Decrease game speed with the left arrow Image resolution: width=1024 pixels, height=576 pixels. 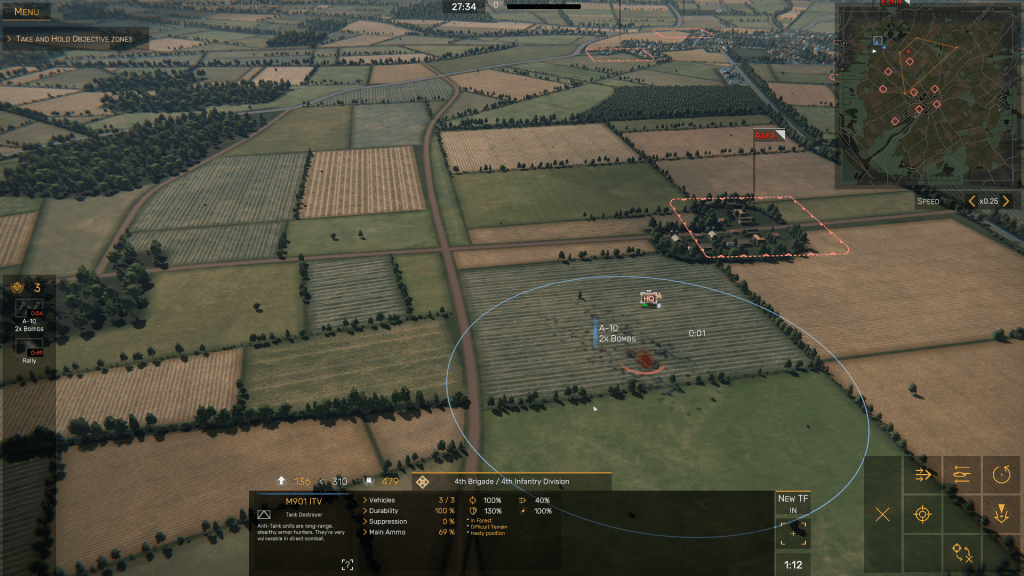pos(971,201)
